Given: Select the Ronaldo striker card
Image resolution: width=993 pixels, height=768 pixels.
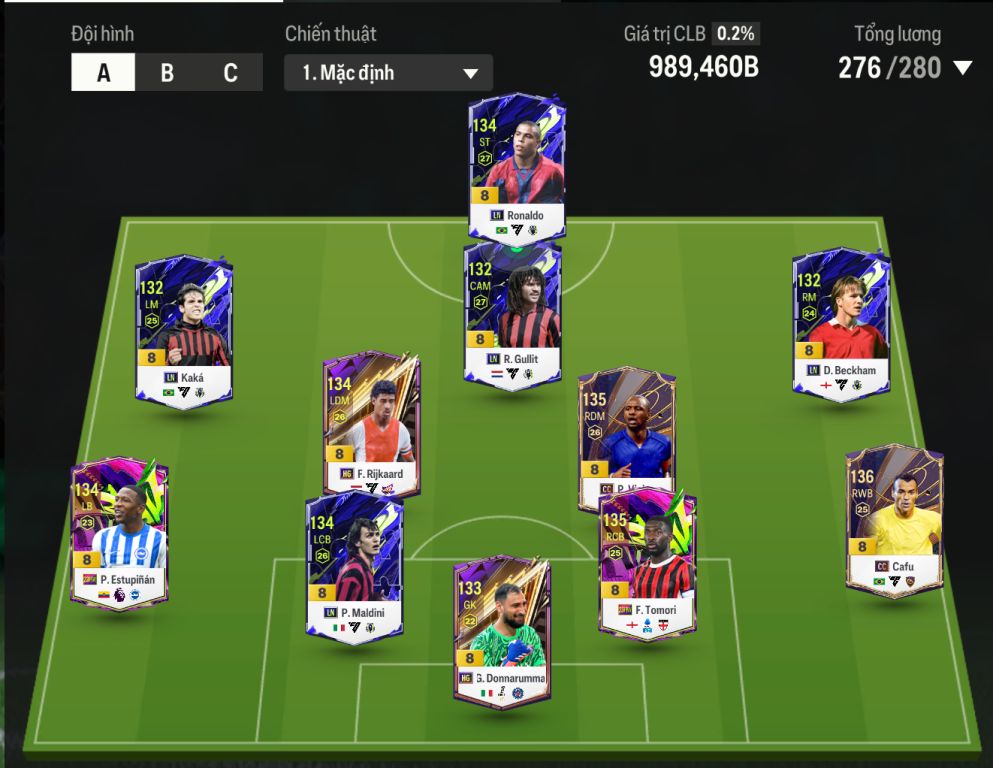Looking at the screenshot, I should point(517,165).
